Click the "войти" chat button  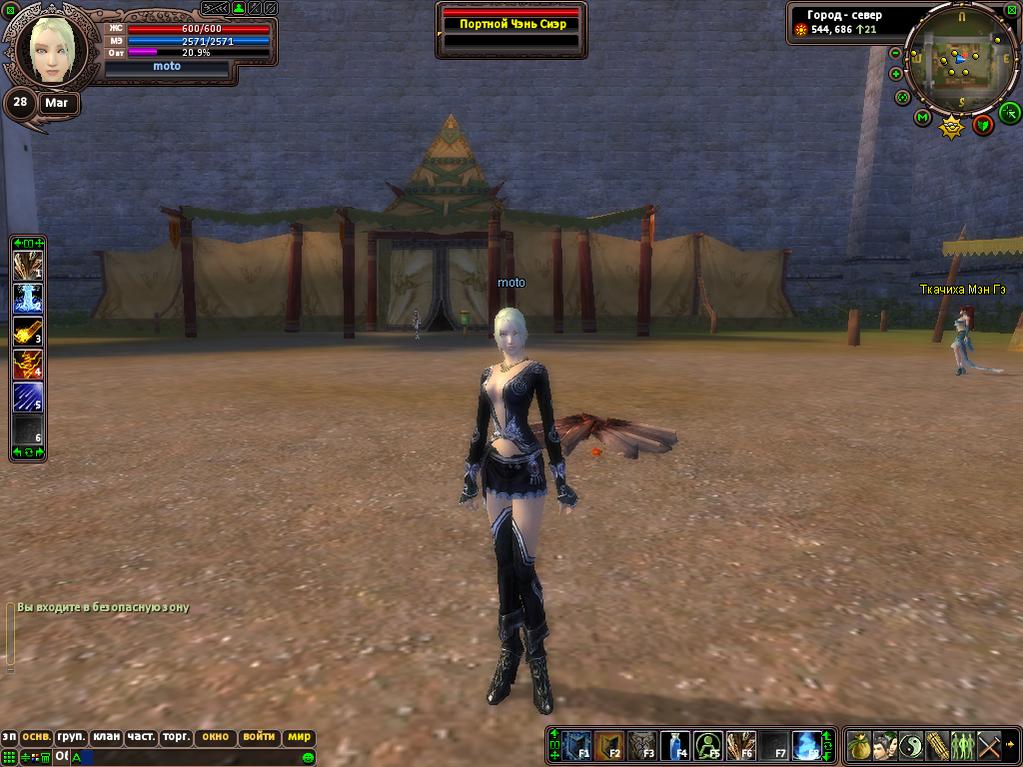[x=259, y=737]
